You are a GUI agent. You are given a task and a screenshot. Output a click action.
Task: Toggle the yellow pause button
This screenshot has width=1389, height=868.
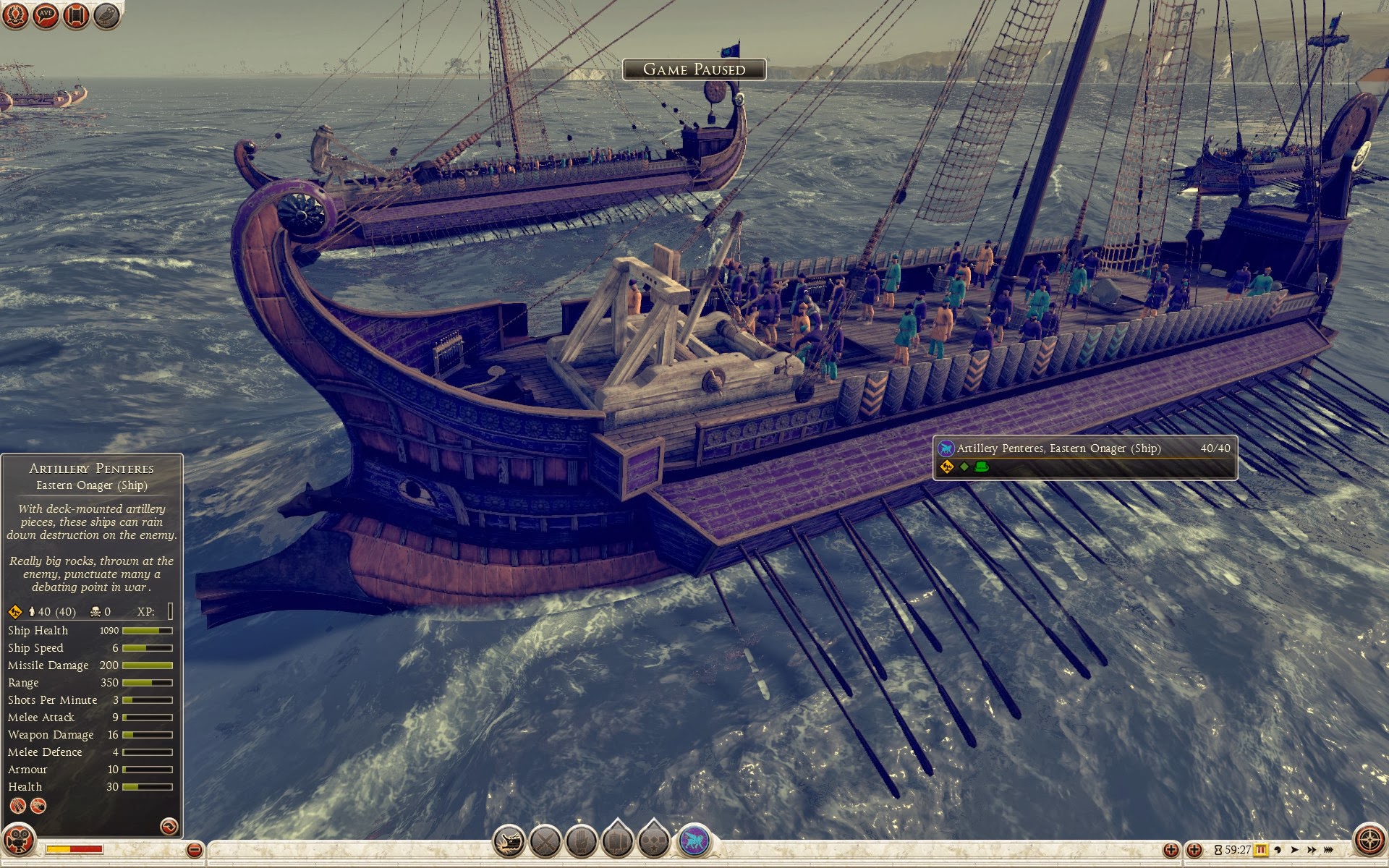(1261, 850)
